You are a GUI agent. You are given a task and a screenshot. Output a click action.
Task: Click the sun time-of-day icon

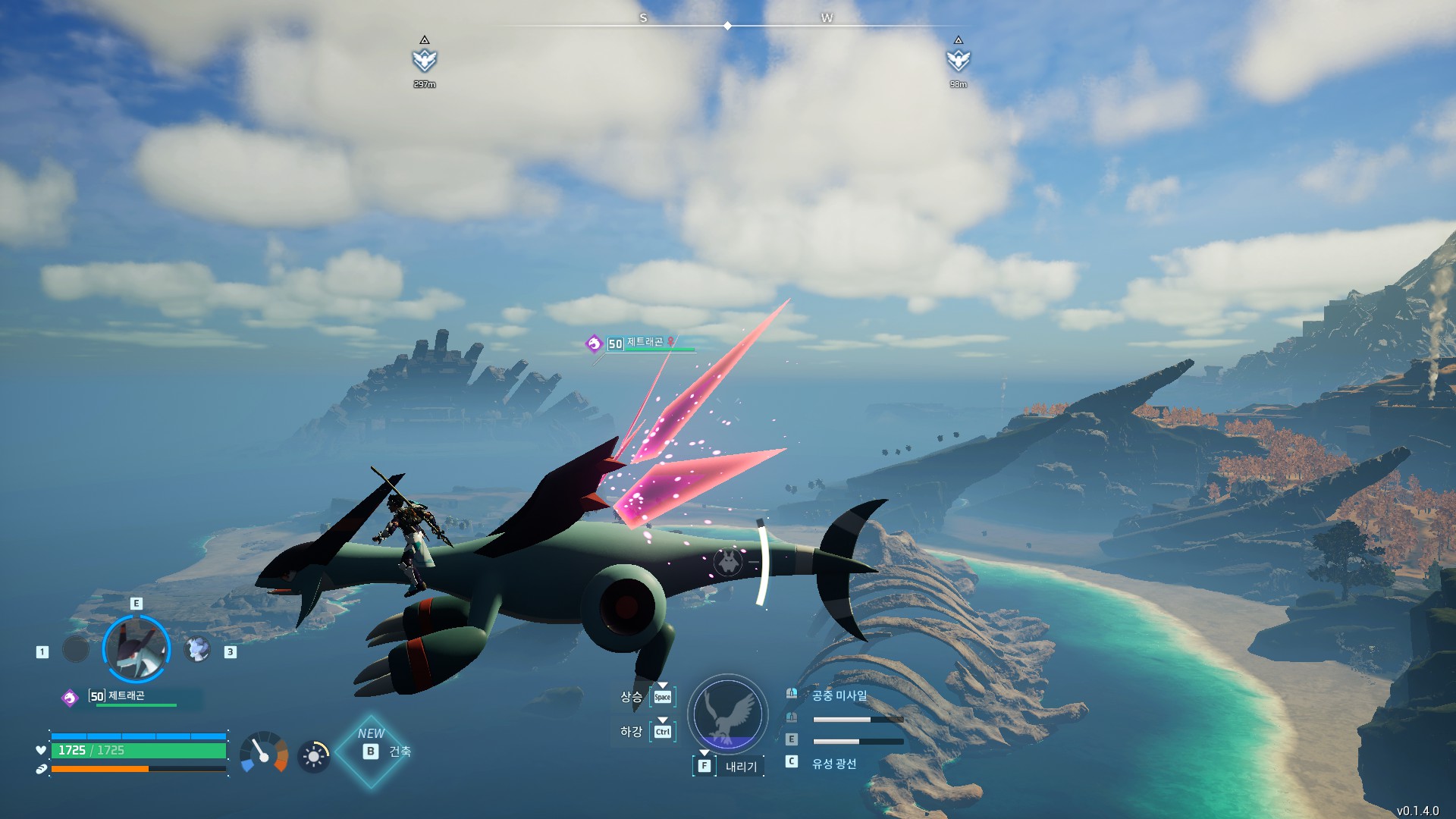click(x=313, y=756)
